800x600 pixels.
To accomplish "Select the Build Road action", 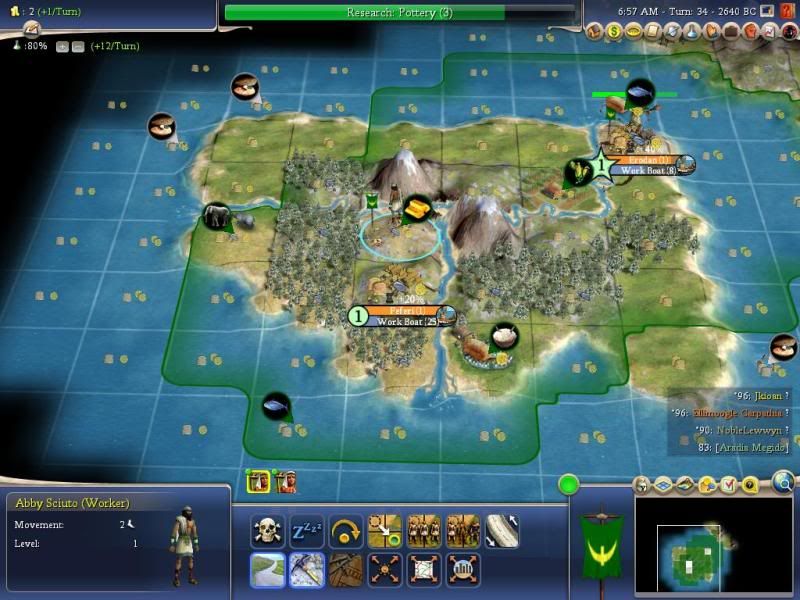I will [x=268, y=570].
